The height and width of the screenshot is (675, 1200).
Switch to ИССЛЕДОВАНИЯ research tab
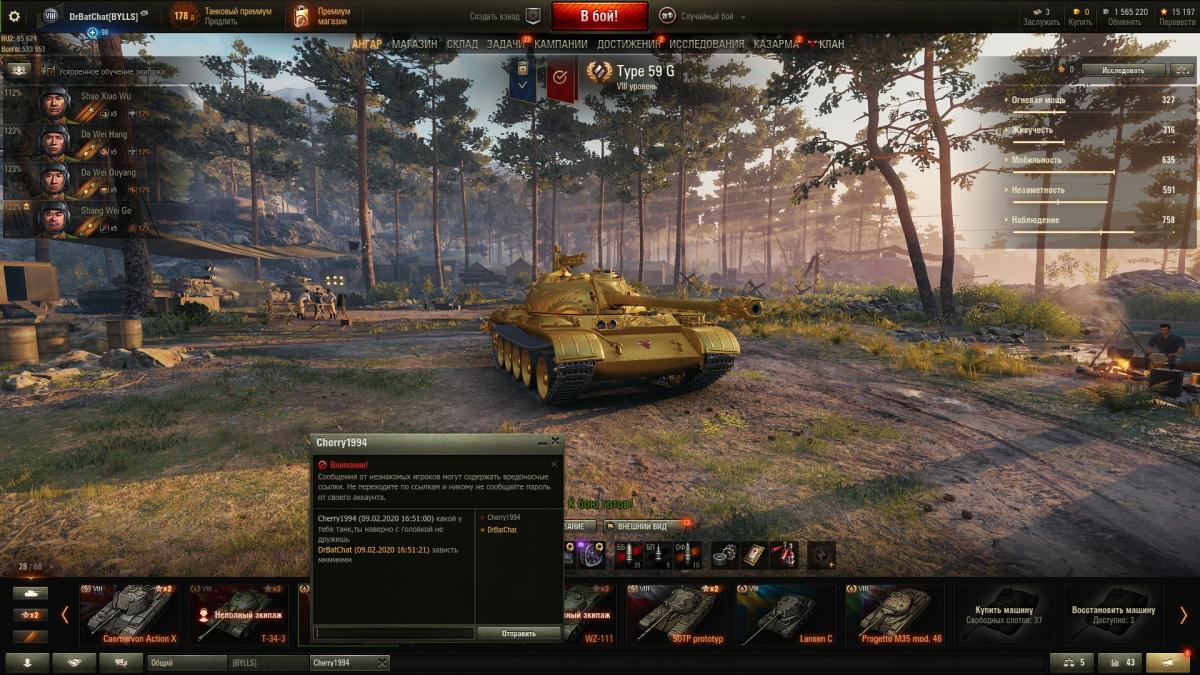tap(706, 44)
